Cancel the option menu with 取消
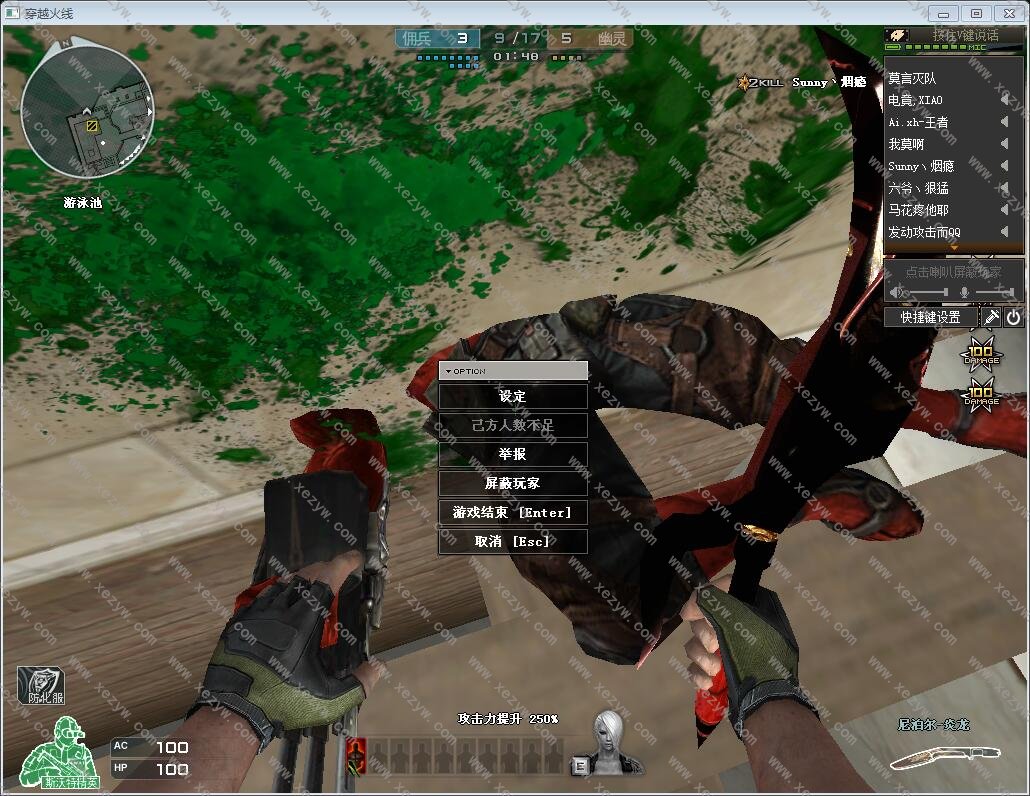Screen dimensions: 1030x796 512,541
